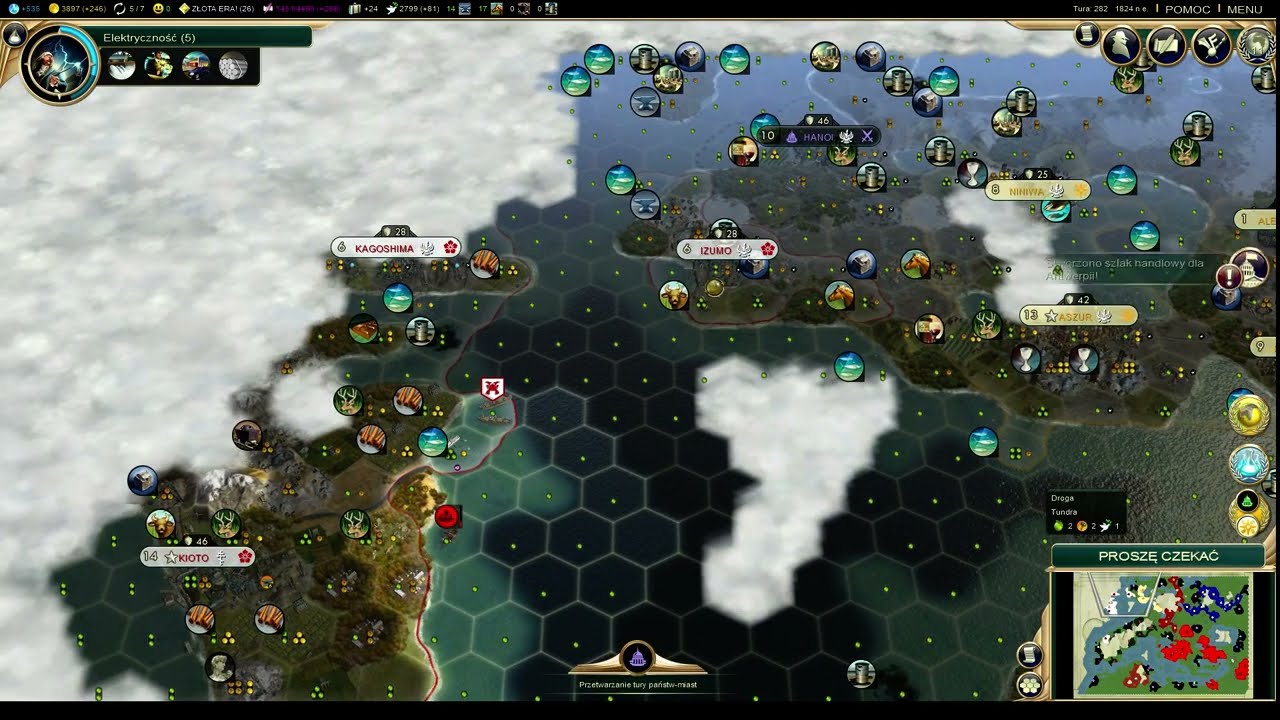Select the Kagoshima city banner
Screen dimensions: 1280x720
point(384,248)
